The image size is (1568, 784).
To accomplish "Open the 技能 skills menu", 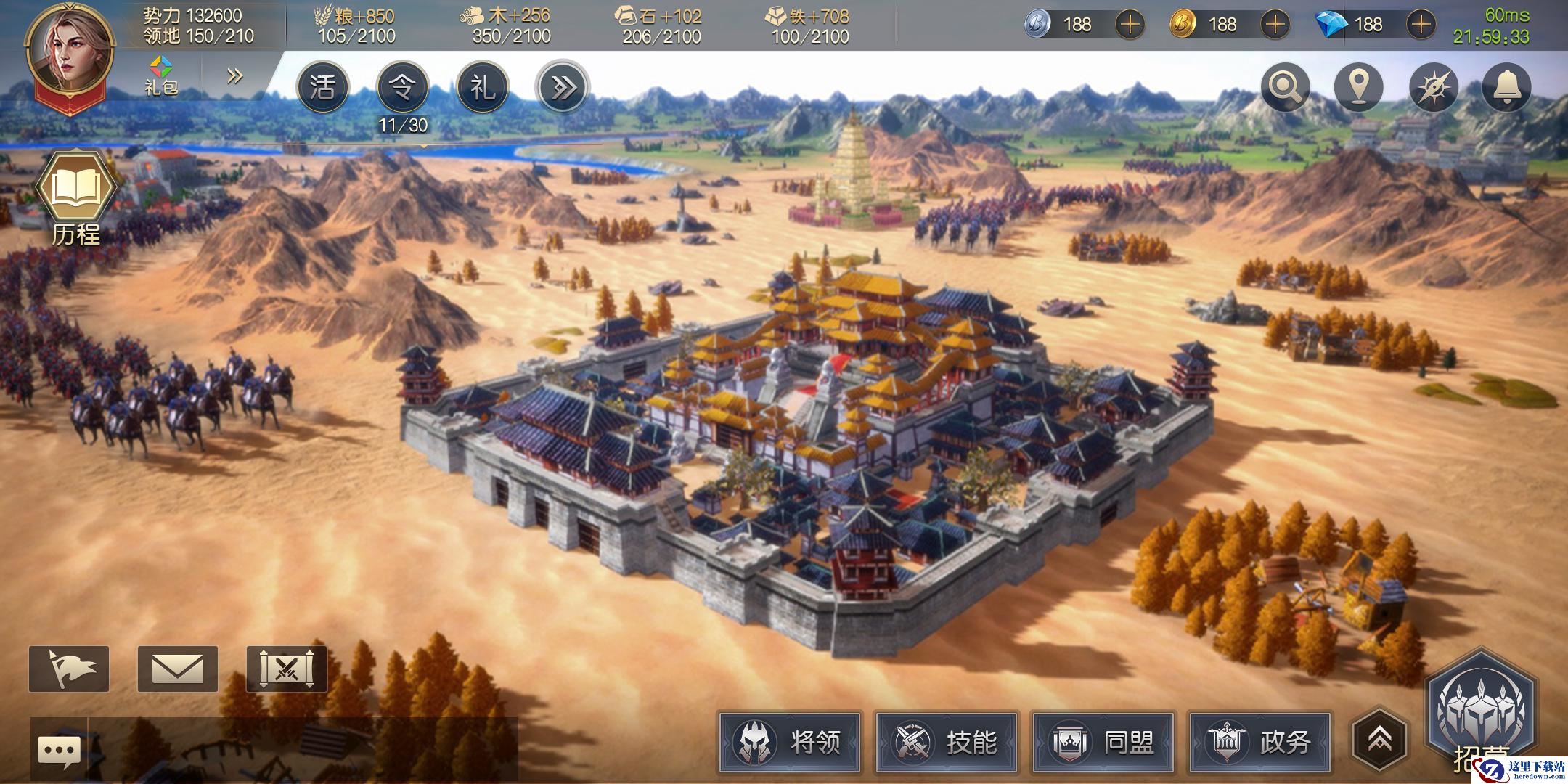I will click(x=947, y=742).
